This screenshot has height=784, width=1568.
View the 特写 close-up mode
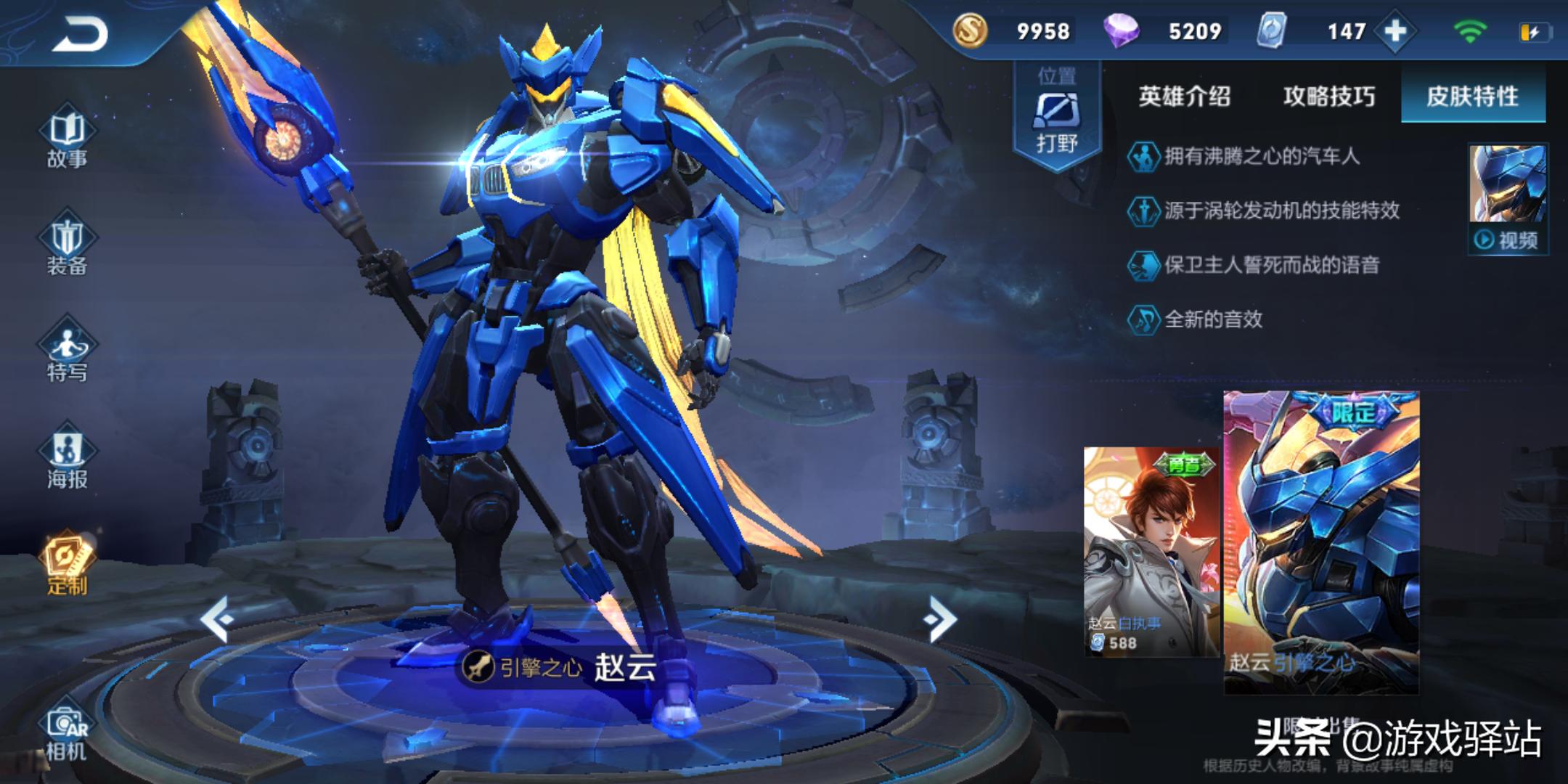pos(67,352)
